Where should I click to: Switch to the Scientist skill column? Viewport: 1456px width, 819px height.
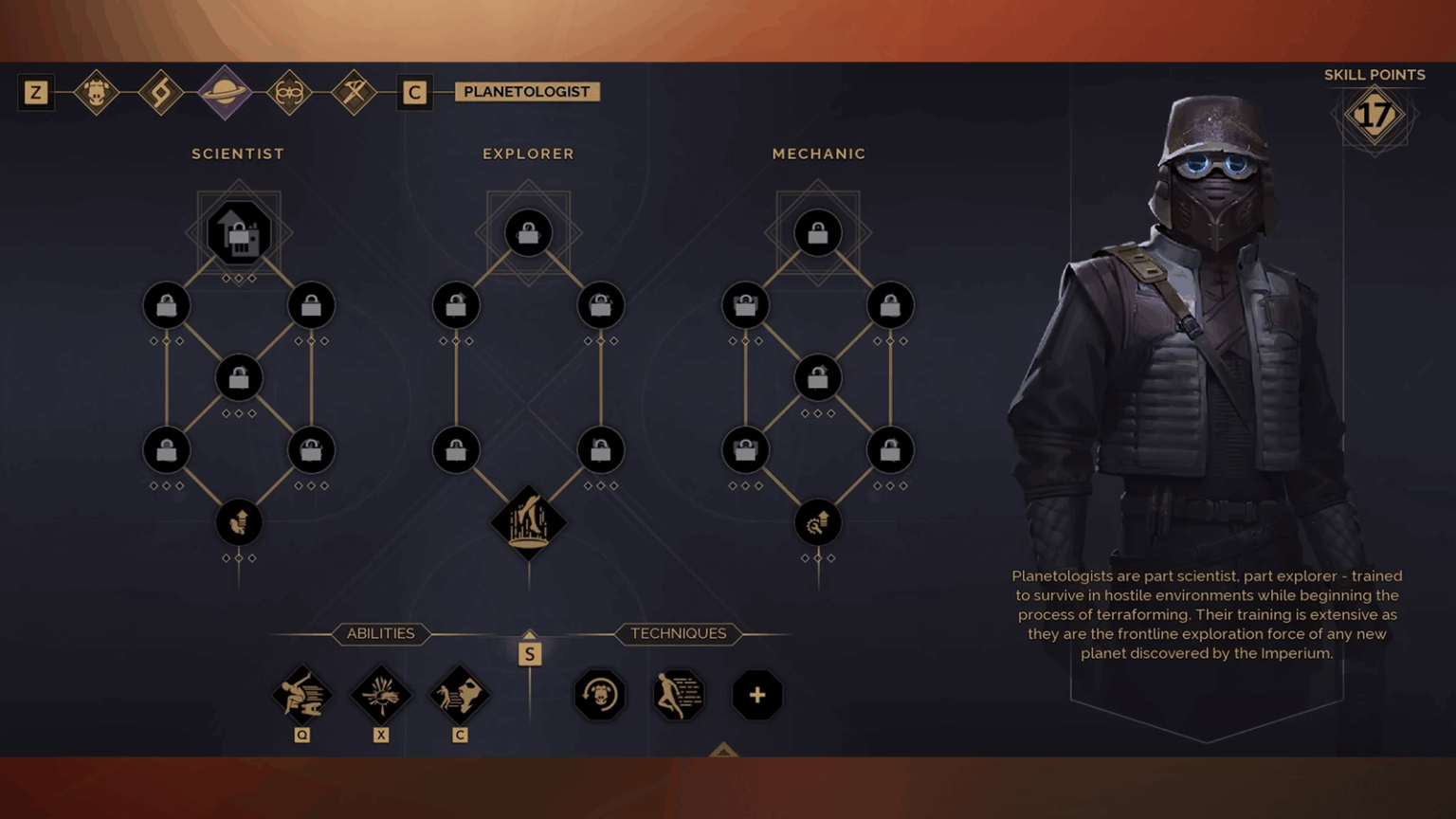pyautogui.click(x=237, y=153)
